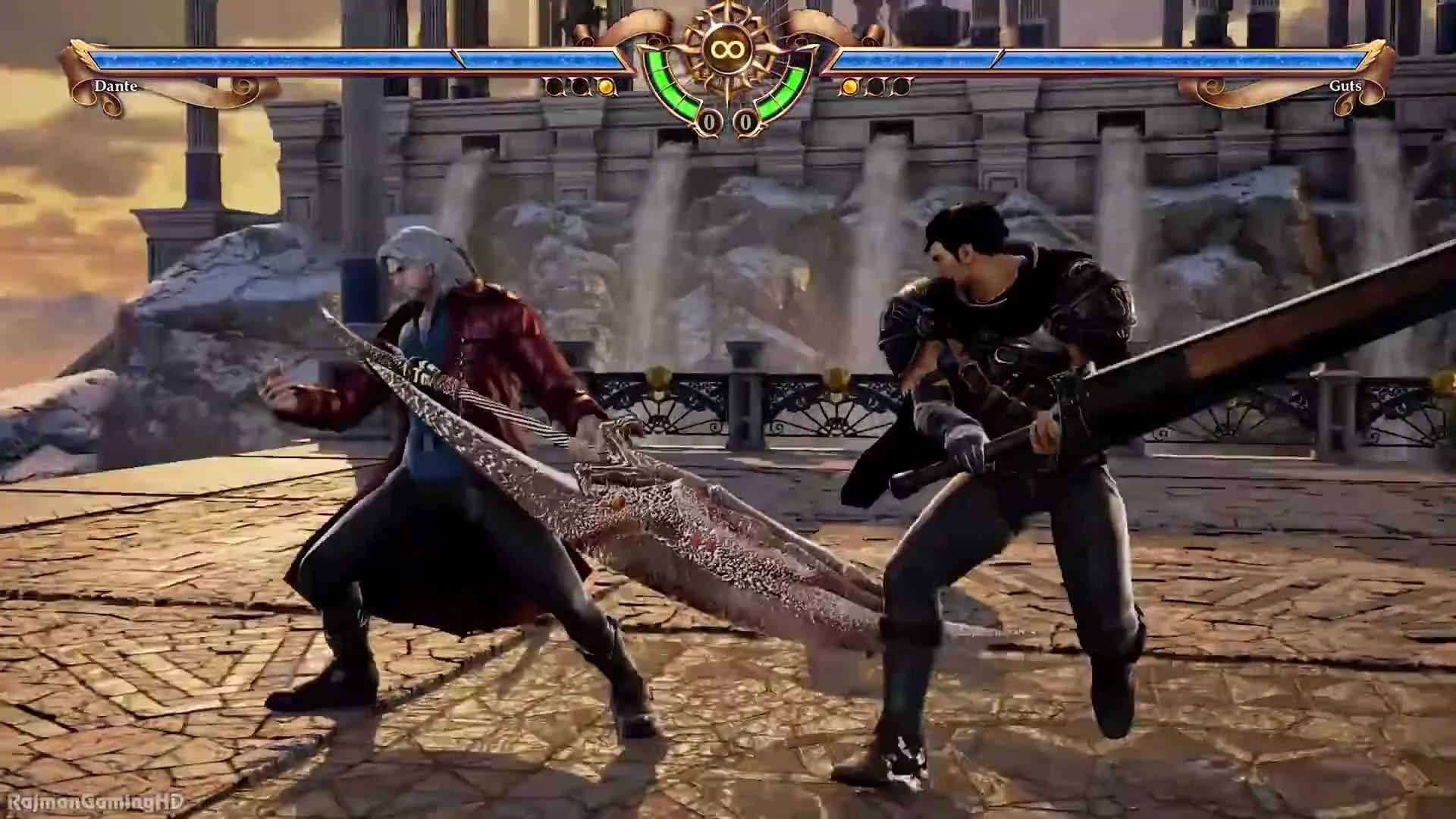The image size is (1456, 819).
Task: Select the Dante name label
Action: (115, 86)
